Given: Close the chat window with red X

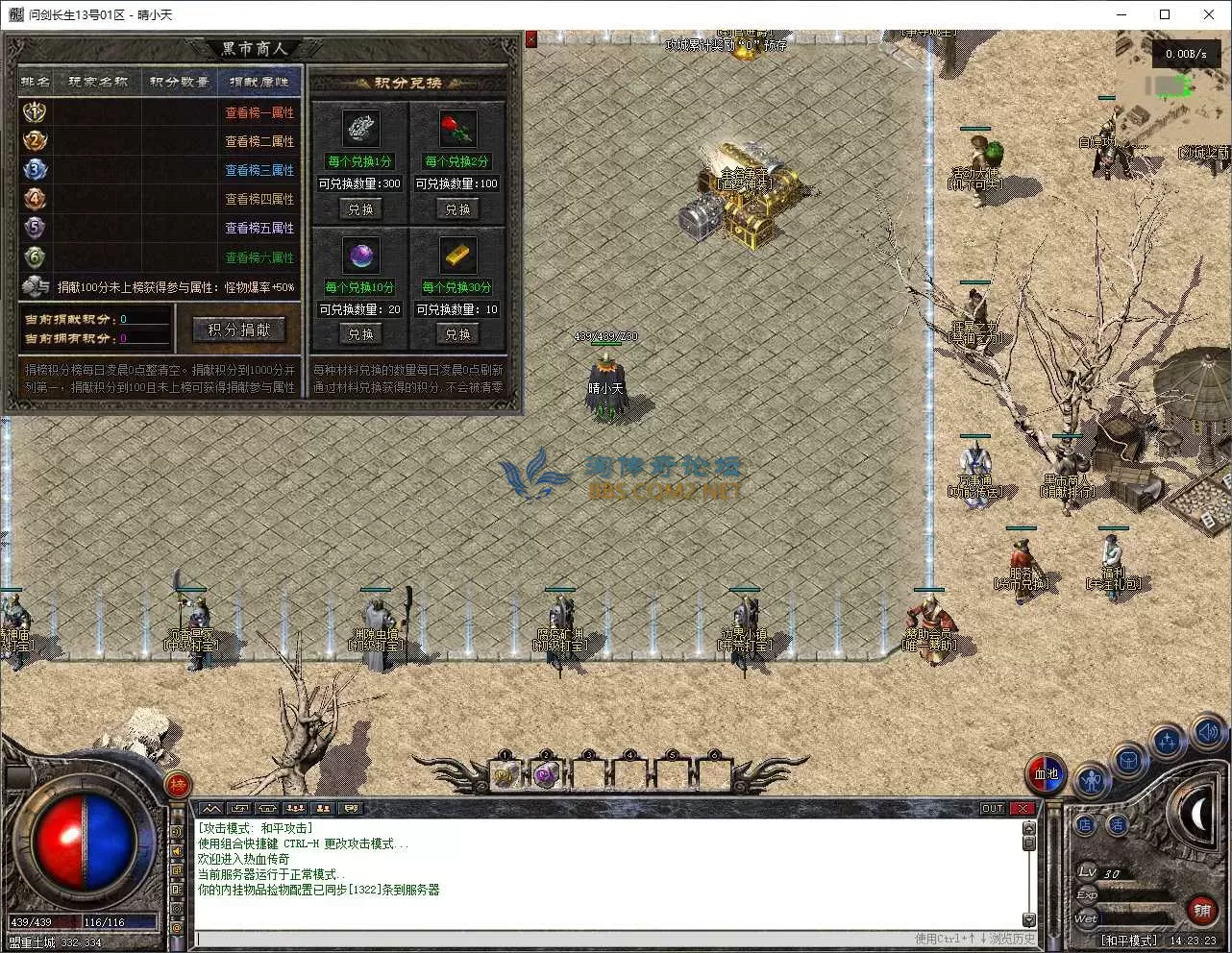Looking at the screenshot, I should [x=1023, y=808].
